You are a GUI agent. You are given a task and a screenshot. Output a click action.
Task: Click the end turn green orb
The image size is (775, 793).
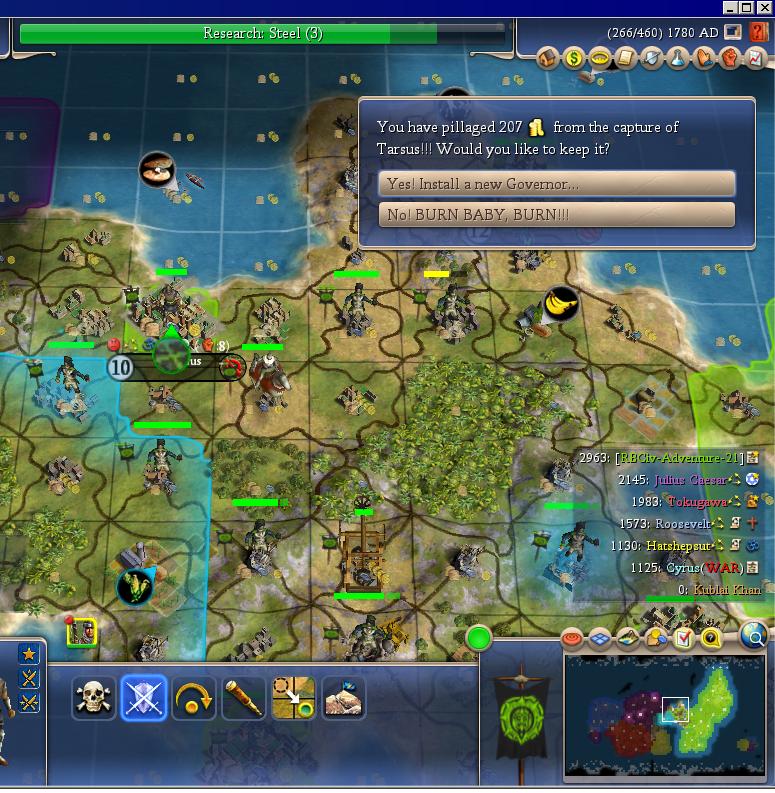(480, 637)
